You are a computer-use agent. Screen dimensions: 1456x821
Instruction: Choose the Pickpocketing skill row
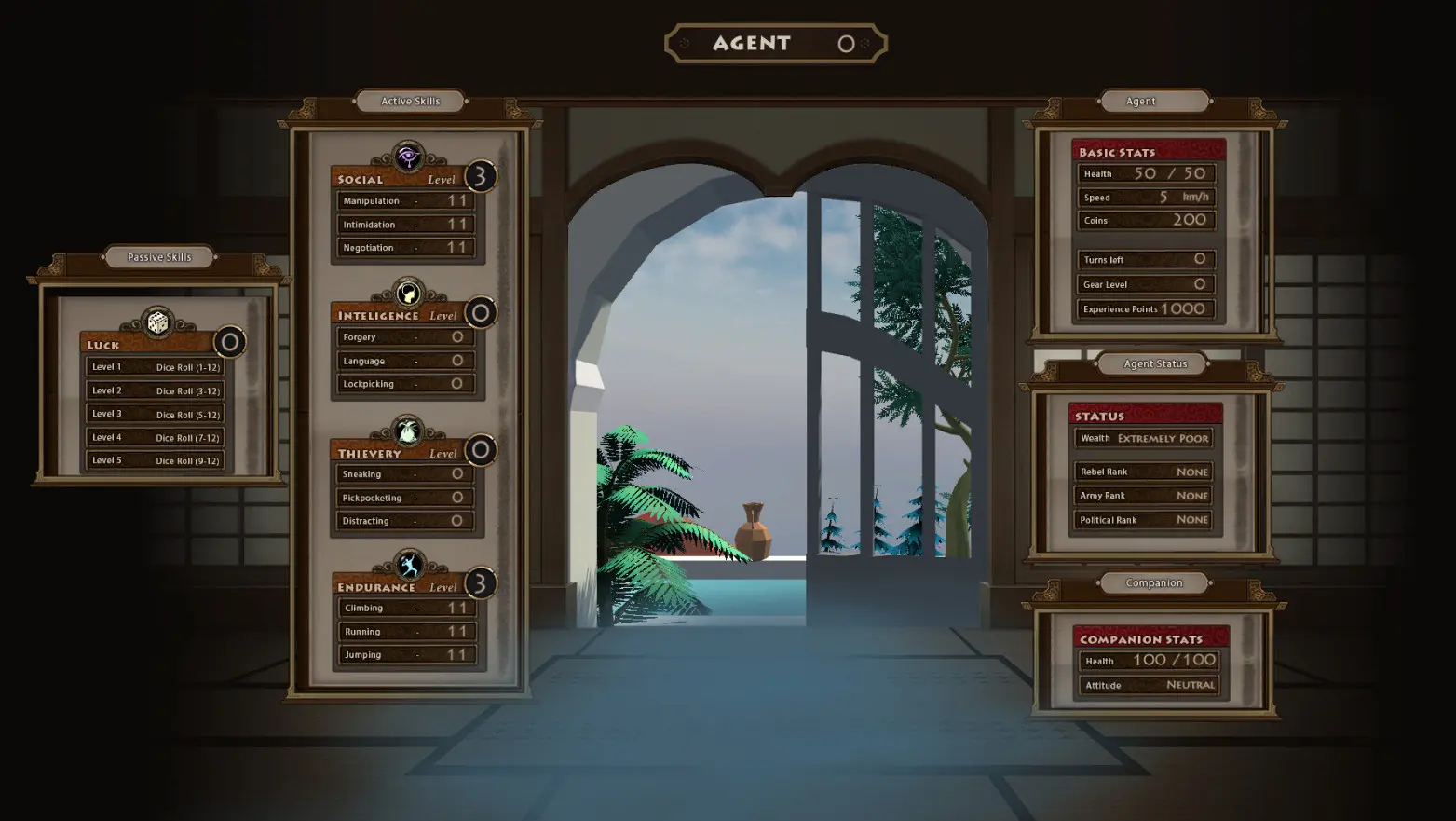click(x=406, y=498)
